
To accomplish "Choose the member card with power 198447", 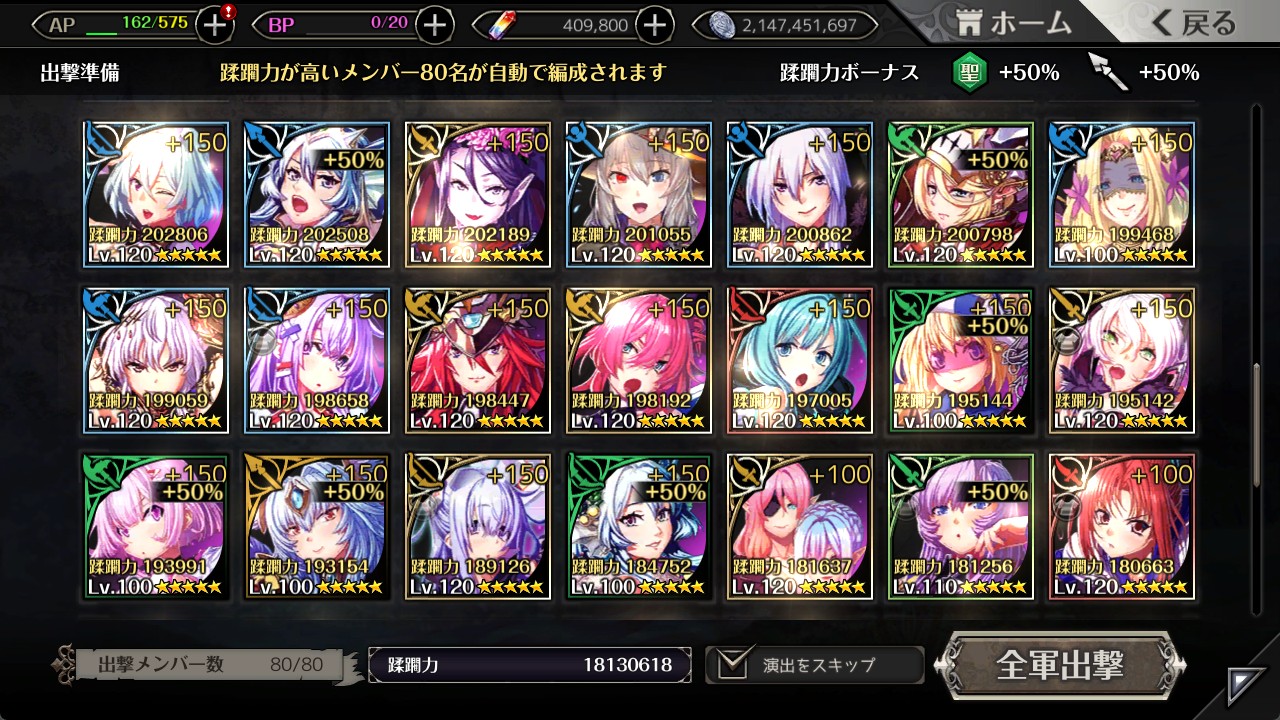I will [x=478, y=360].
